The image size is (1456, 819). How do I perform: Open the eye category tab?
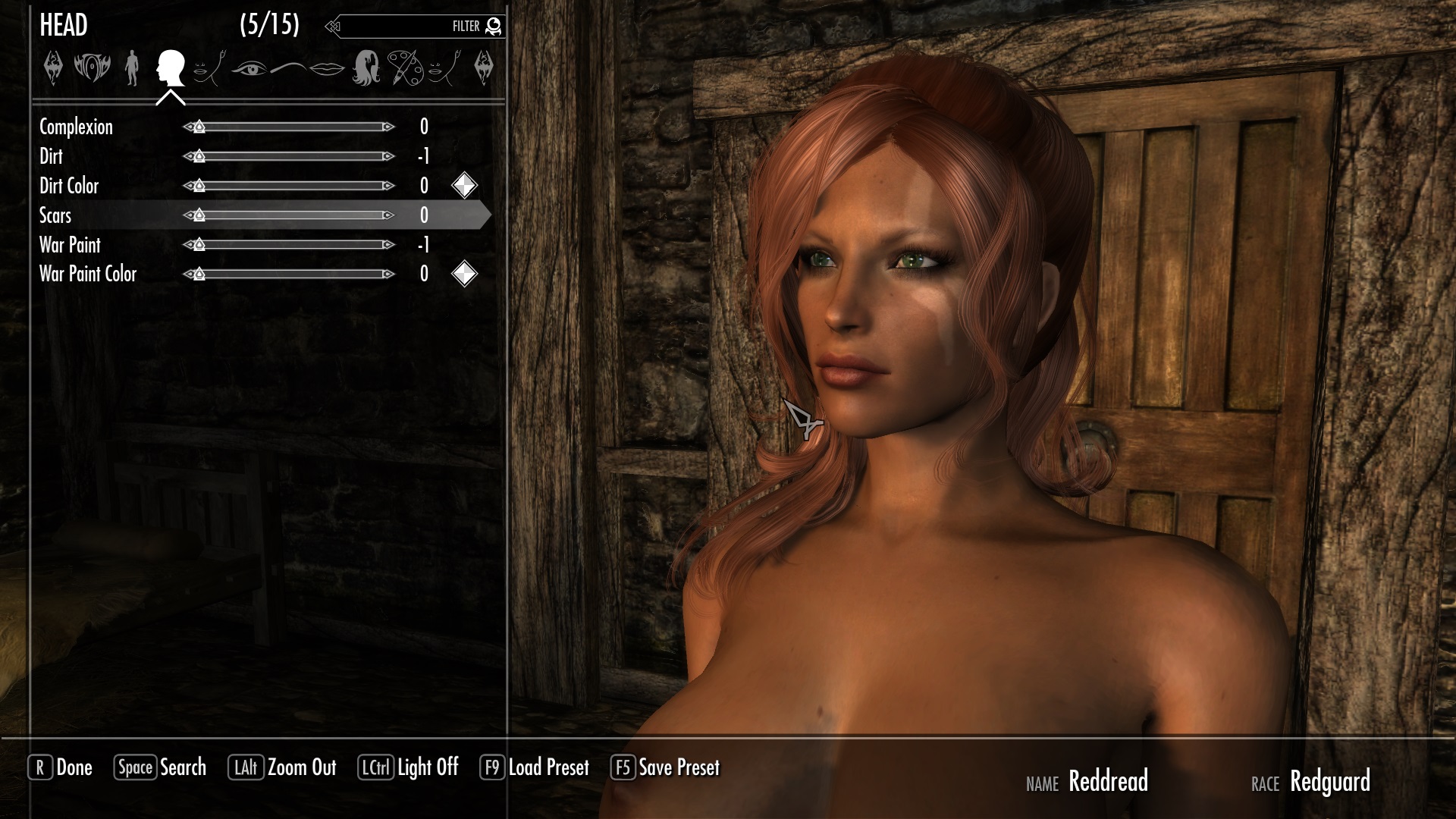249,69
